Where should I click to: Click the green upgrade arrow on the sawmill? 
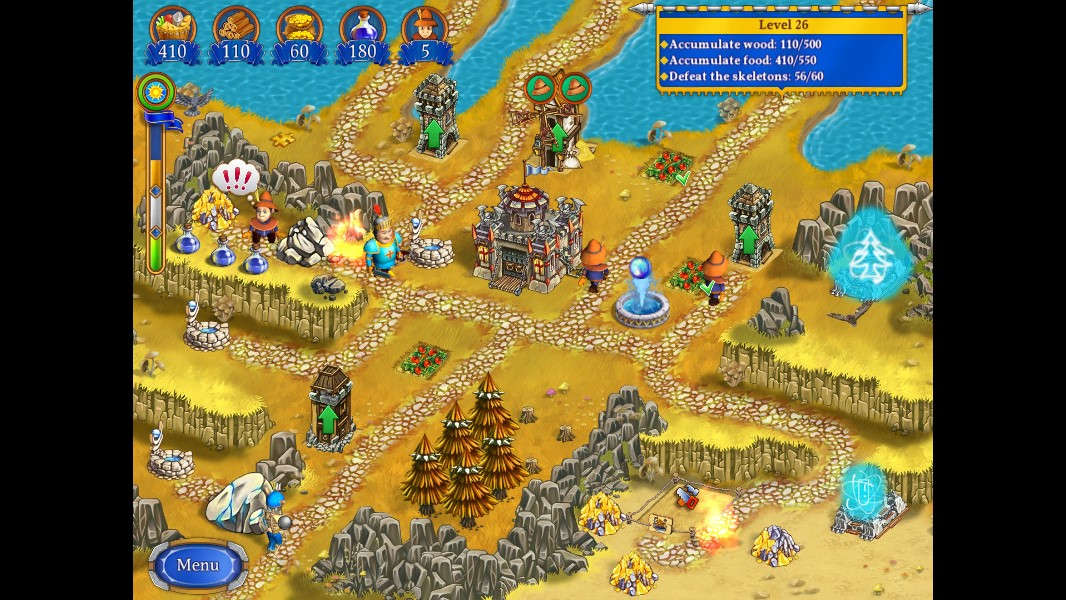(x=559, y=133)
